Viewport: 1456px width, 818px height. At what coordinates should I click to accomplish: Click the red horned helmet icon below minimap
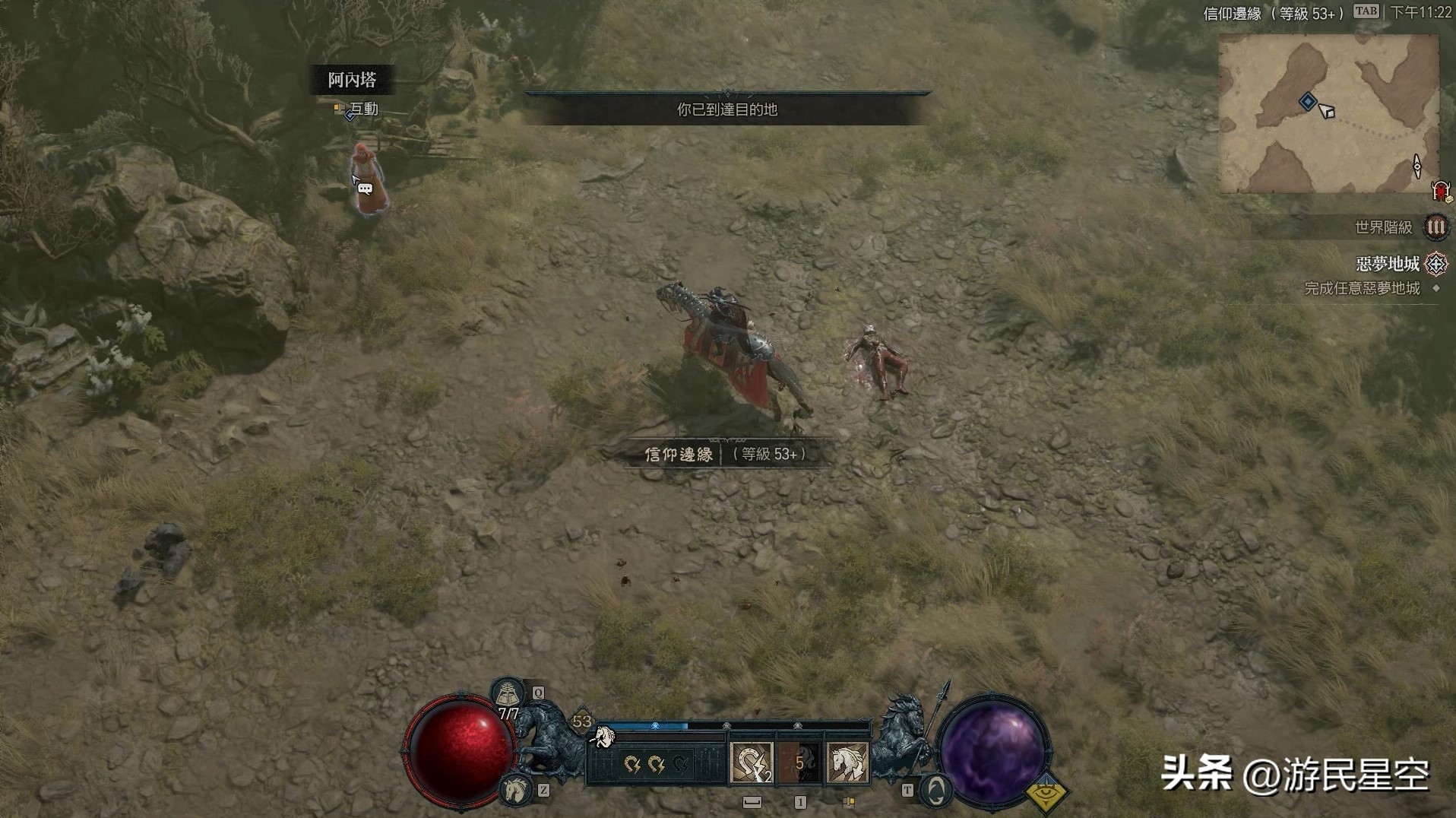[1440, 190]
